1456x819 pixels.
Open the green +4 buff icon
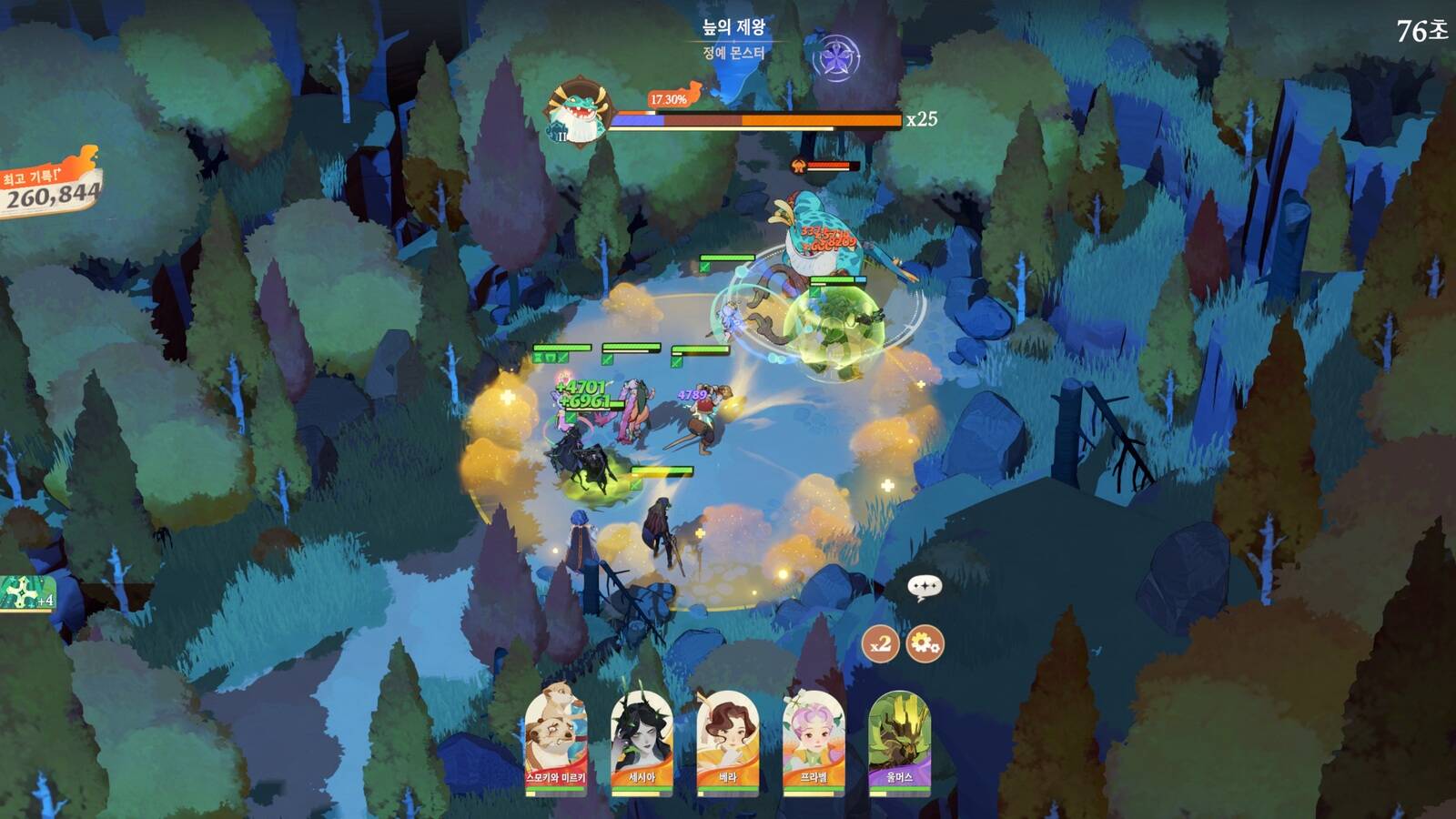25,594
